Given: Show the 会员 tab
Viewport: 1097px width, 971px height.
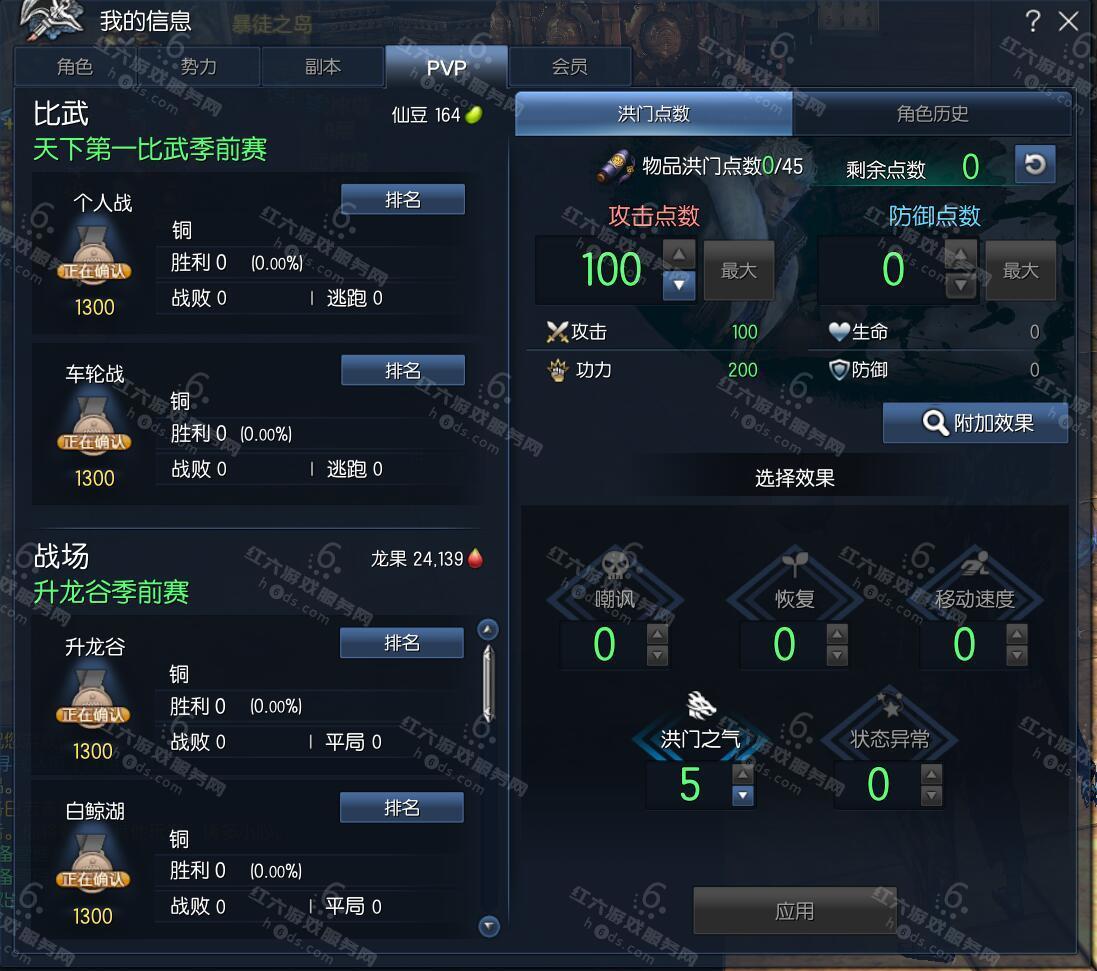Looking at the screenshot, I should click(569, 67).
